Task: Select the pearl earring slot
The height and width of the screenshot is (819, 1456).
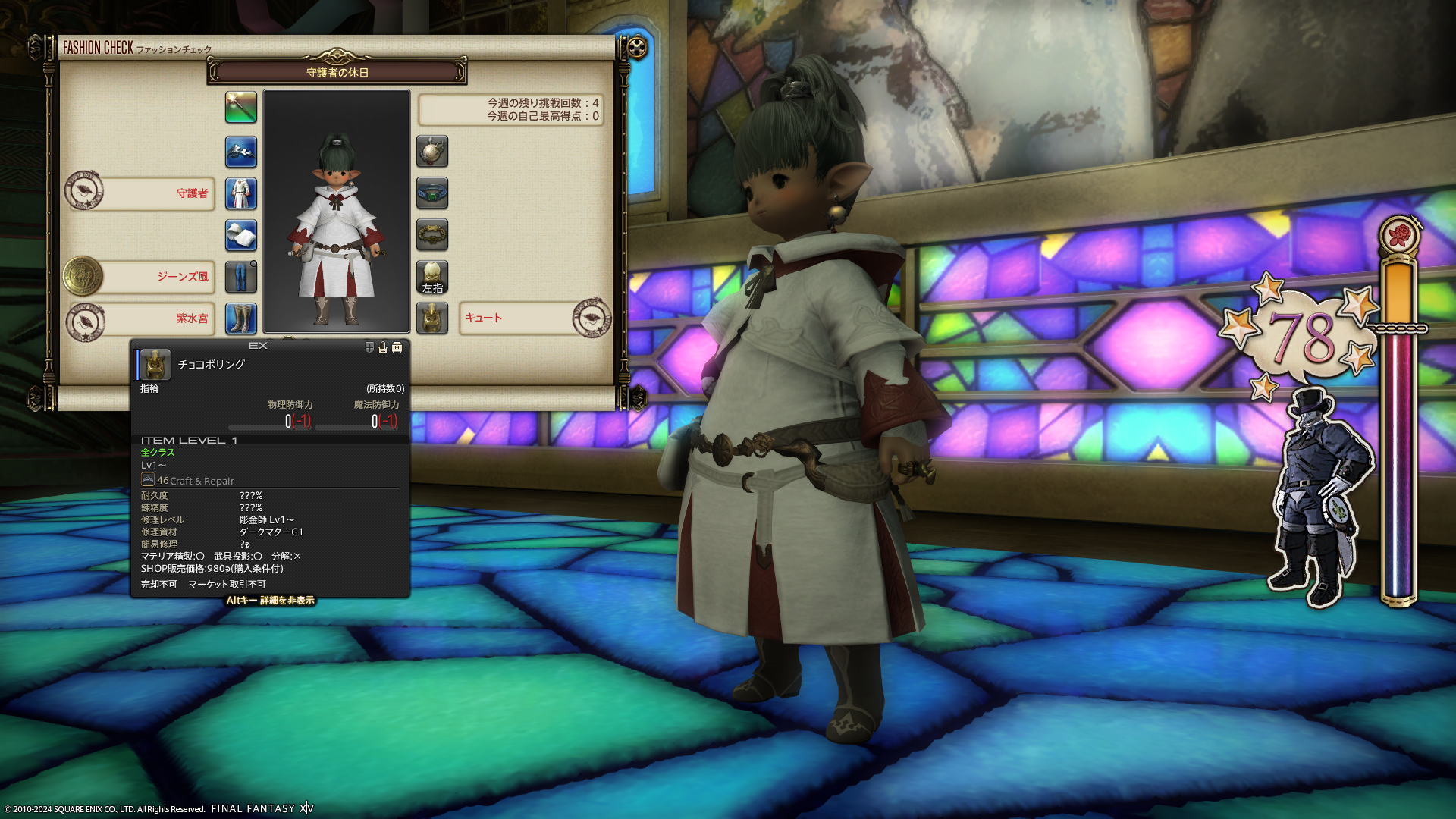Action: point(432,152)
